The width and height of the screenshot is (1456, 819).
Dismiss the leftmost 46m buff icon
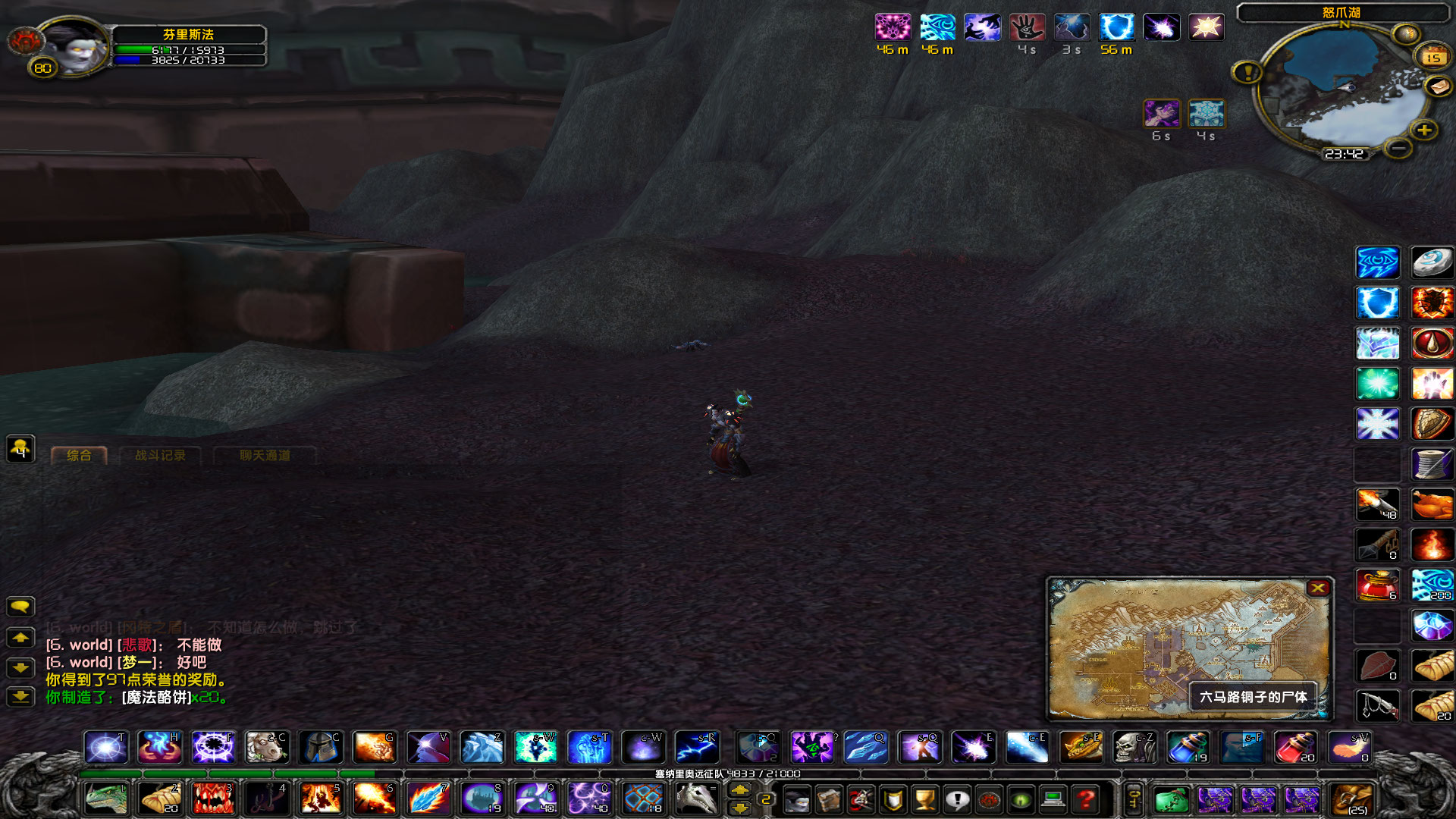[893, 28]
